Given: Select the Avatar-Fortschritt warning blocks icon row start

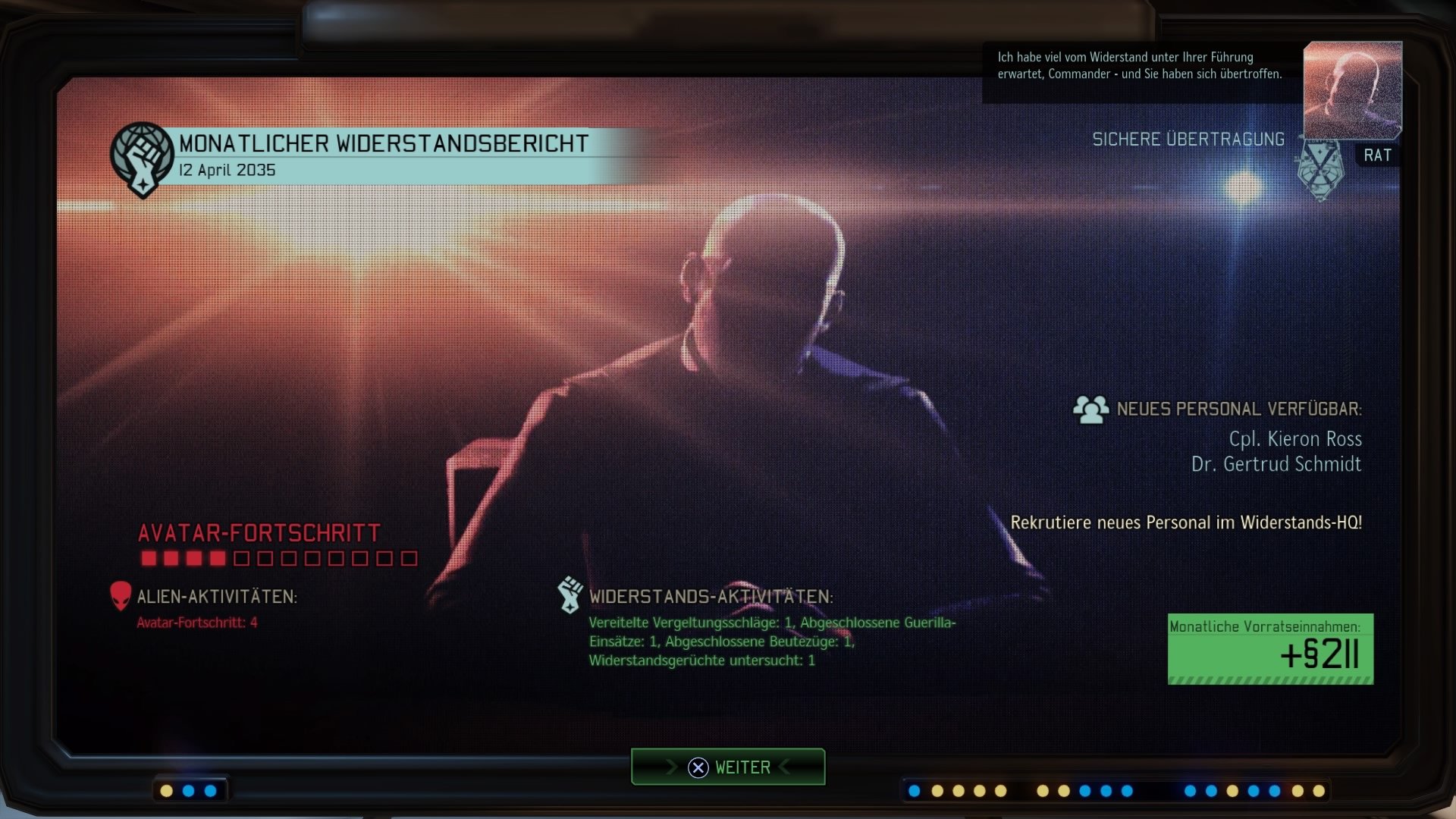Looking at the screenshot, I should tap(149, 557).
